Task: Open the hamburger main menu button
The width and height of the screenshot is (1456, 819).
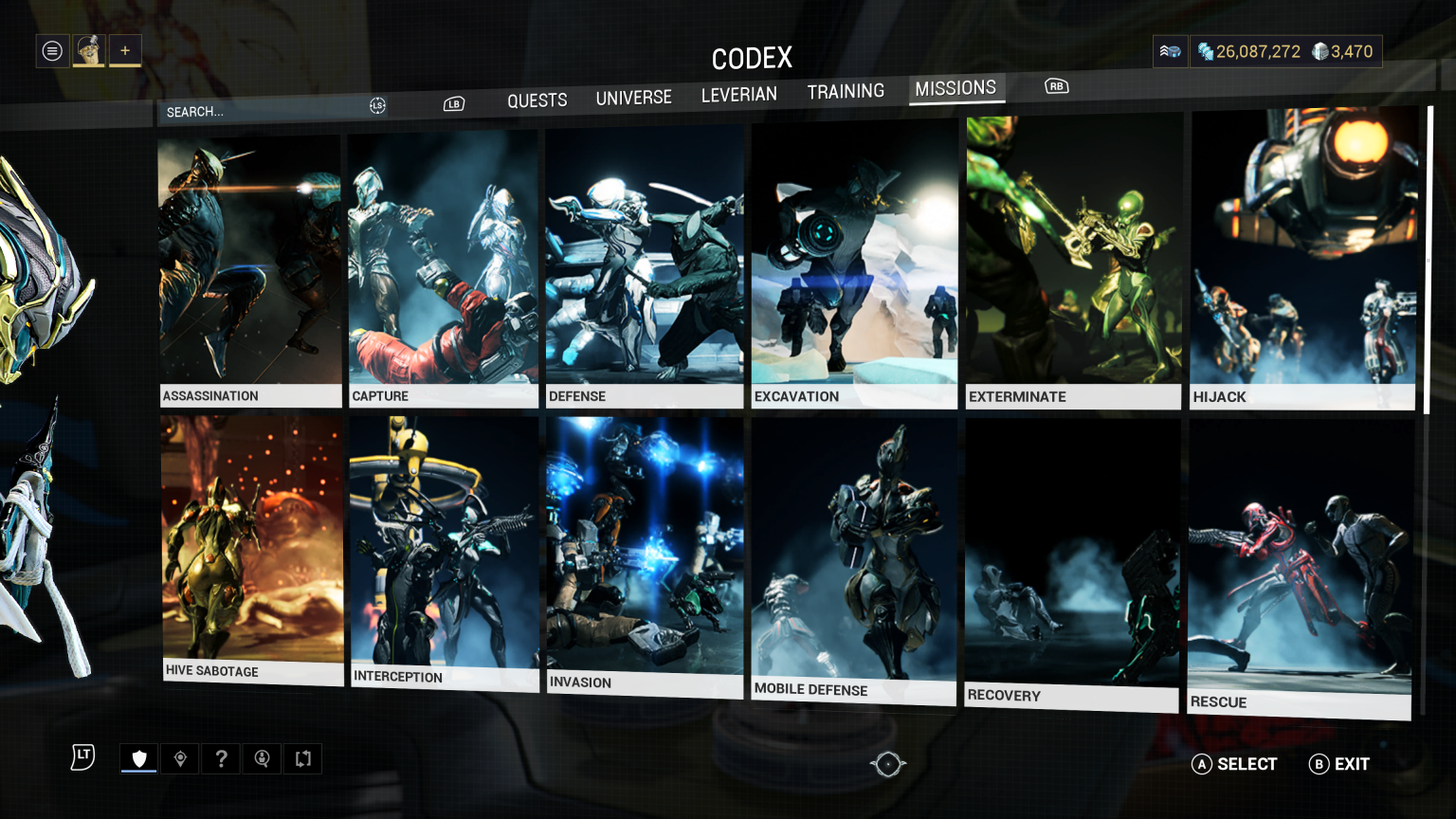Action: (53, 51)
